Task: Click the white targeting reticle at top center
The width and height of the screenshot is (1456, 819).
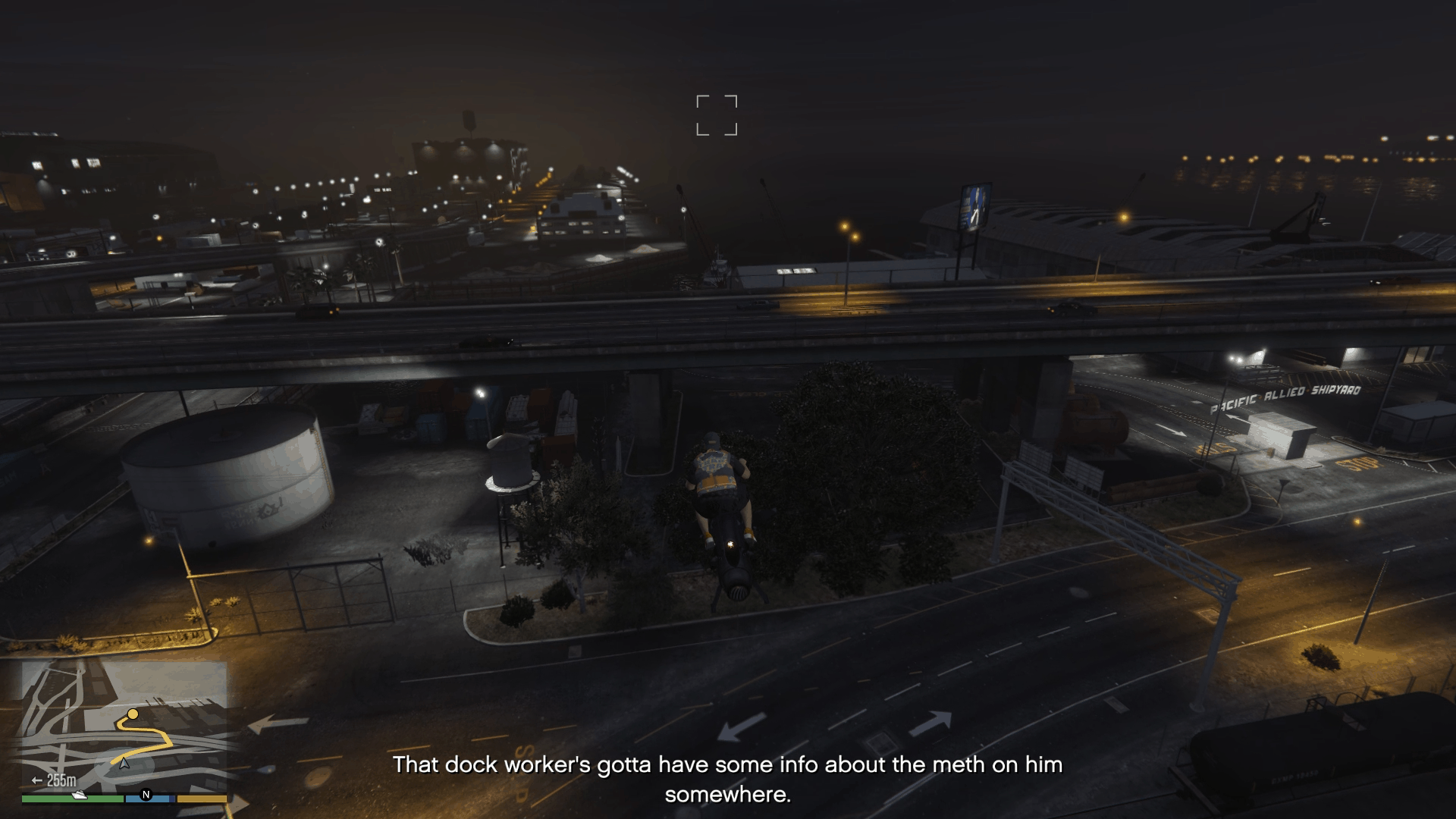Action: point(717,114)
